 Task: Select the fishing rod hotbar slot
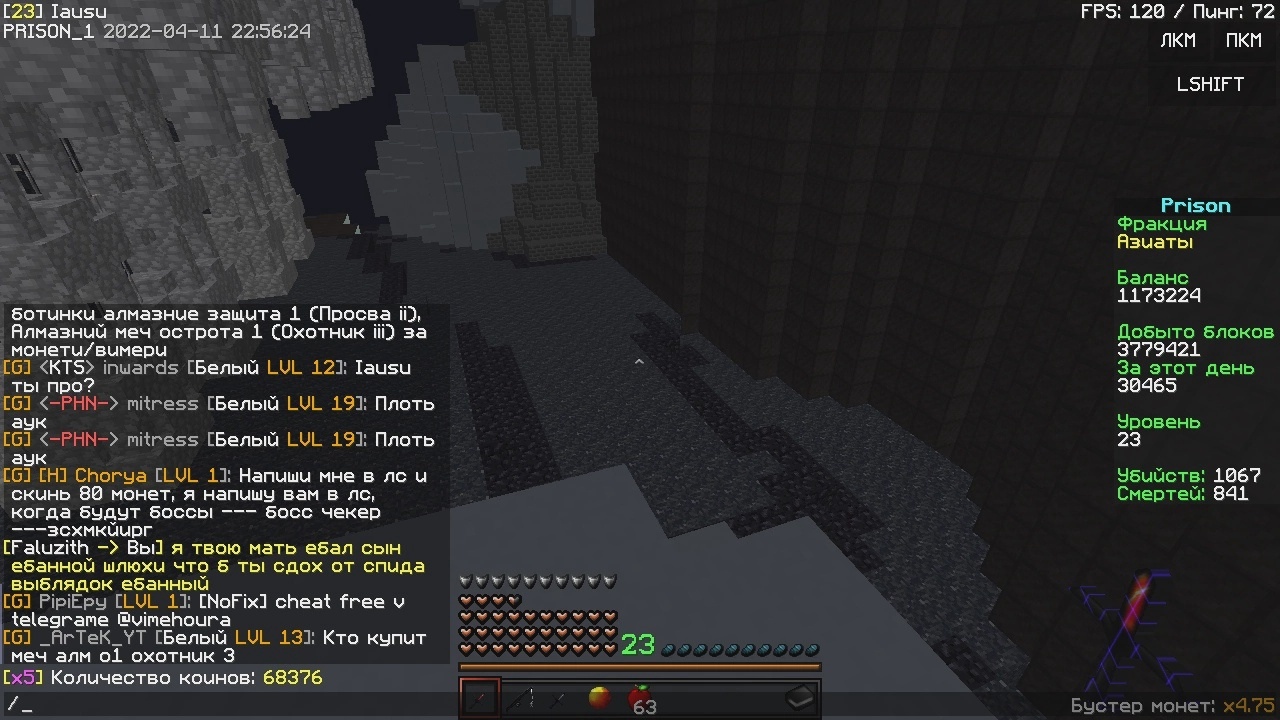pos(519,698)
